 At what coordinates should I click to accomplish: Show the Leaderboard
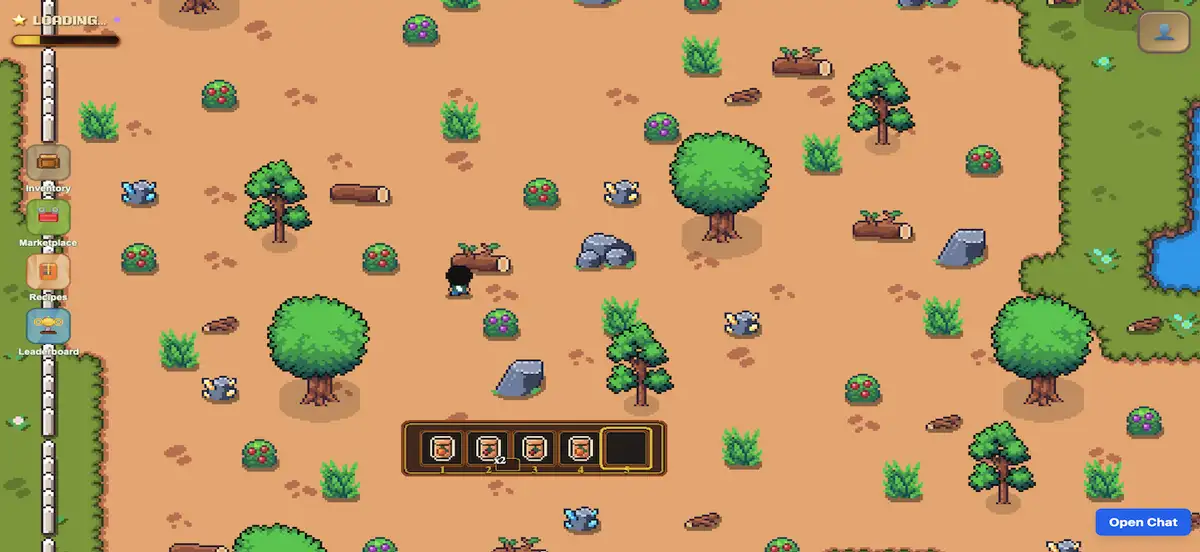click(x=48, y=326)
